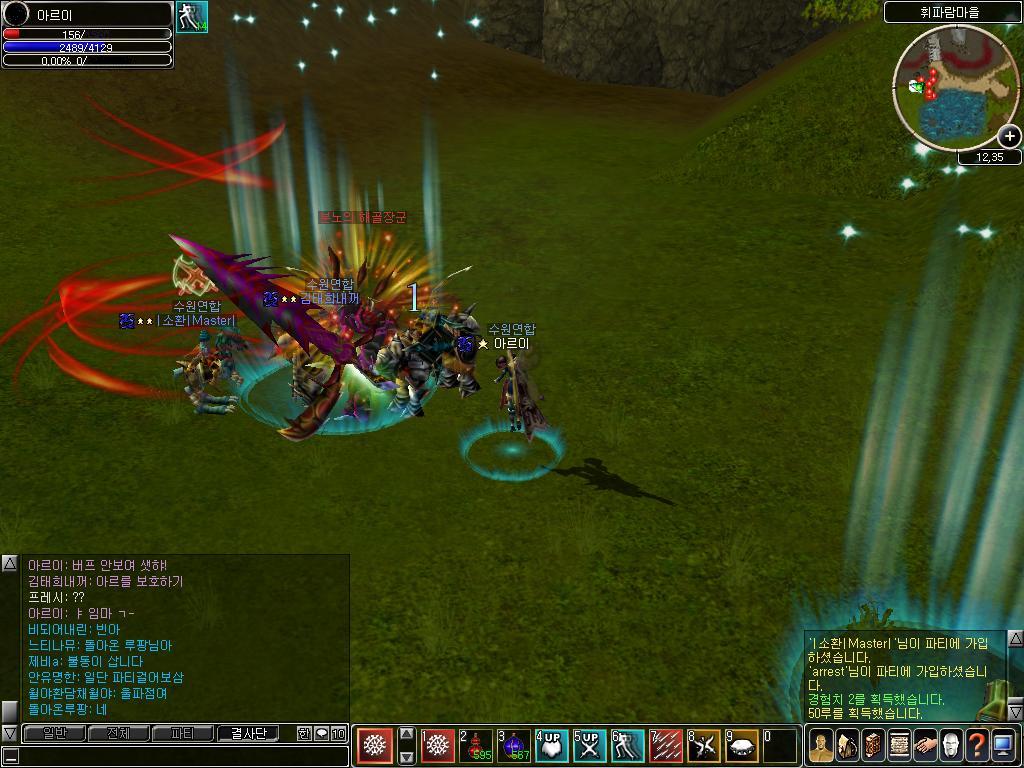Cast the red slash skill in slot 7
The height and width of the screenshot is (768, 1024).
tap(665, 745)
